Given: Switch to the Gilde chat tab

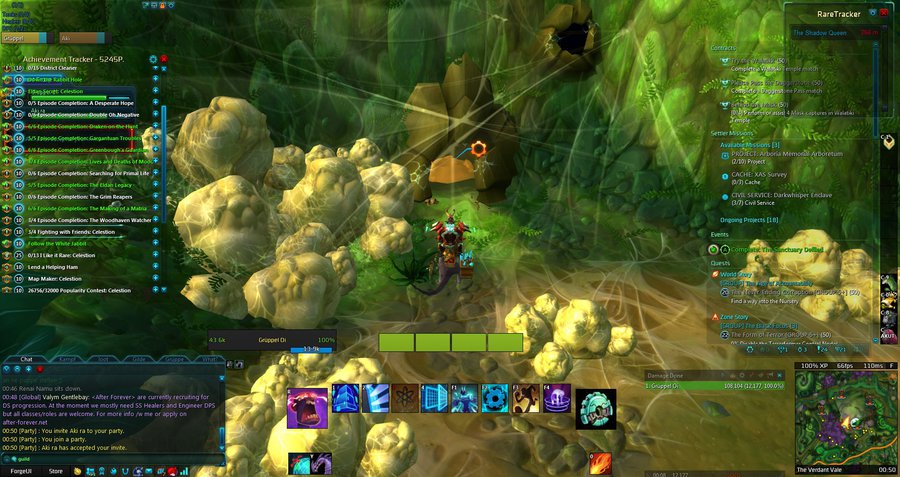Looking at the screenshot, I should pos(138,358).
